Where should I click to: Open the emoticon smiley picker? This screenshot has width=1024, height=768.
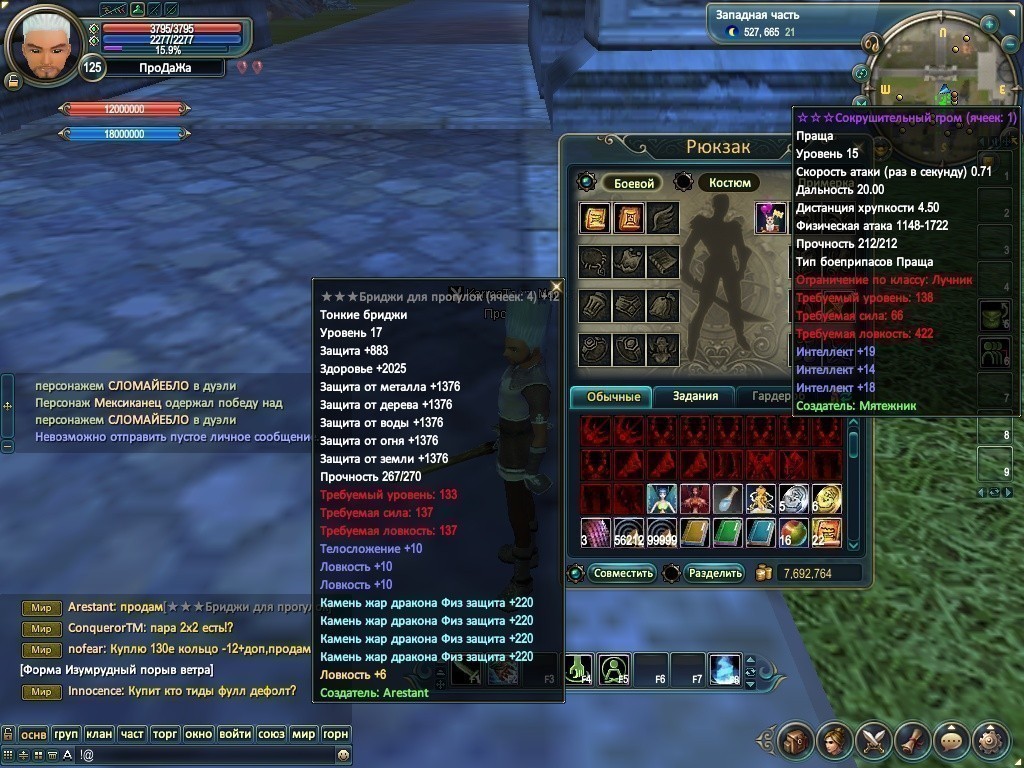point(344,755)
